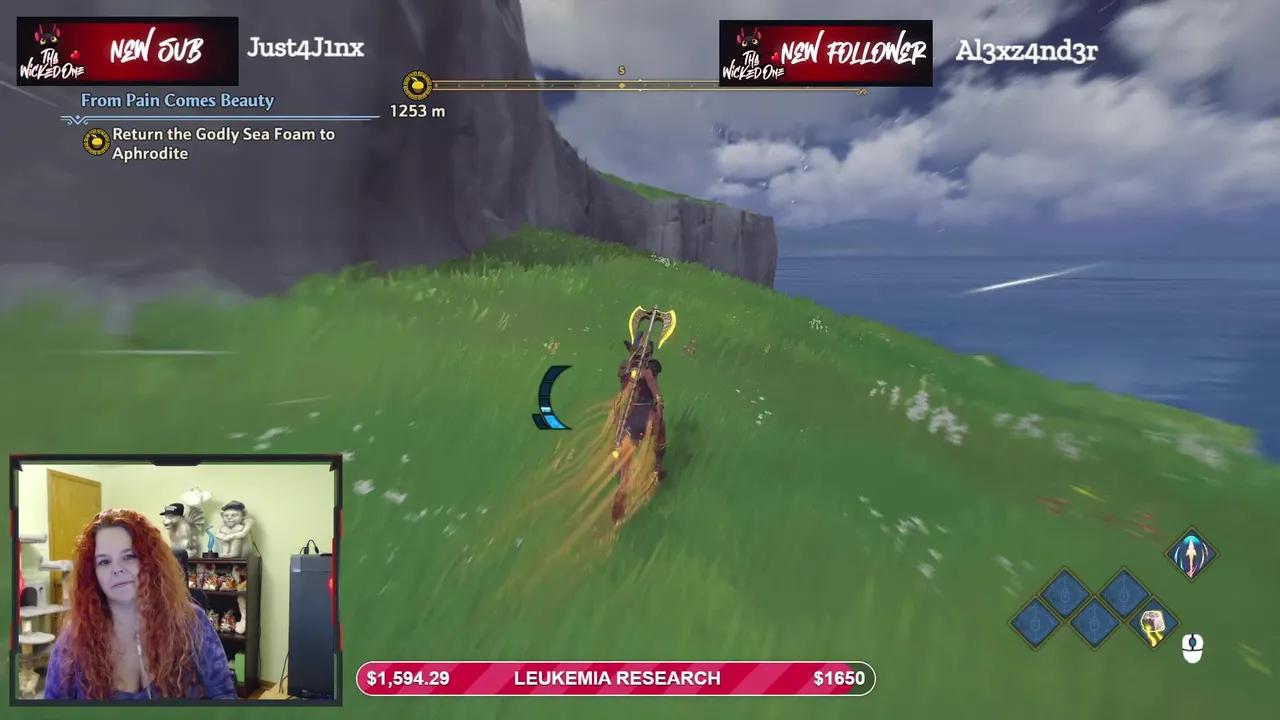Select the Godly Sea Foam item icon
Image resolution: width=1280 pixels, height=720 pixels.
(x=1152, y=624)
